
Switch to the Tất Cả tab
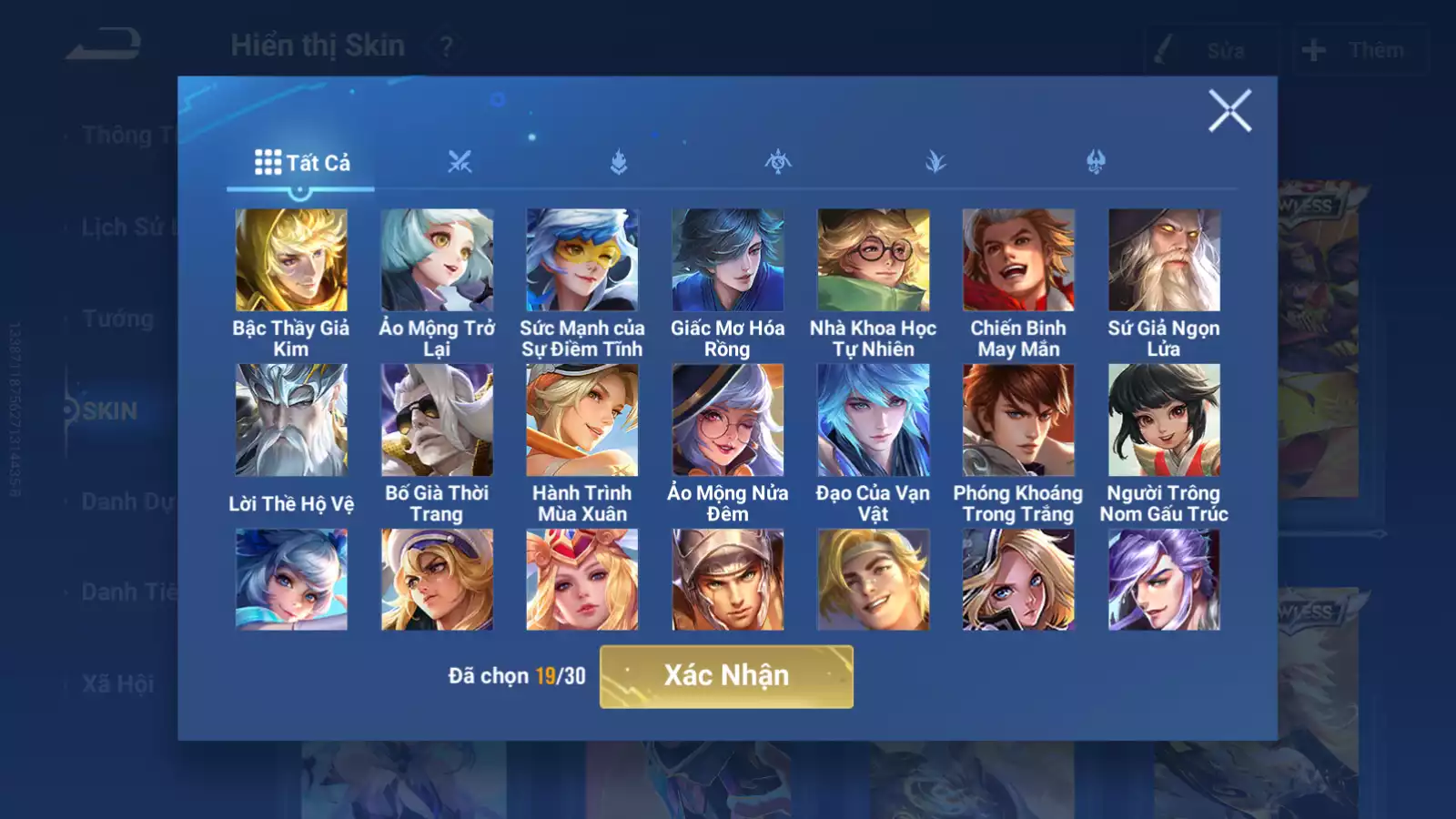click(x=301, y=163)
